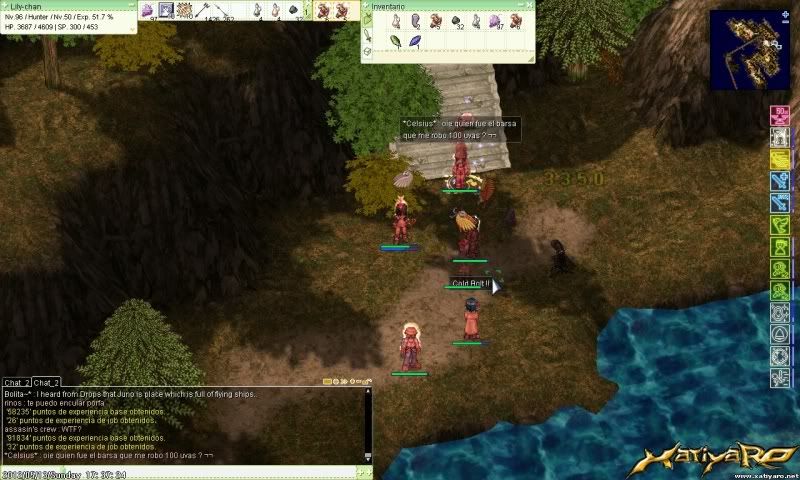This screenshot has width=800, height=480.
Task: Select the black ore item in Inventario
Action: pyautogui.click(x=456, y=20)
